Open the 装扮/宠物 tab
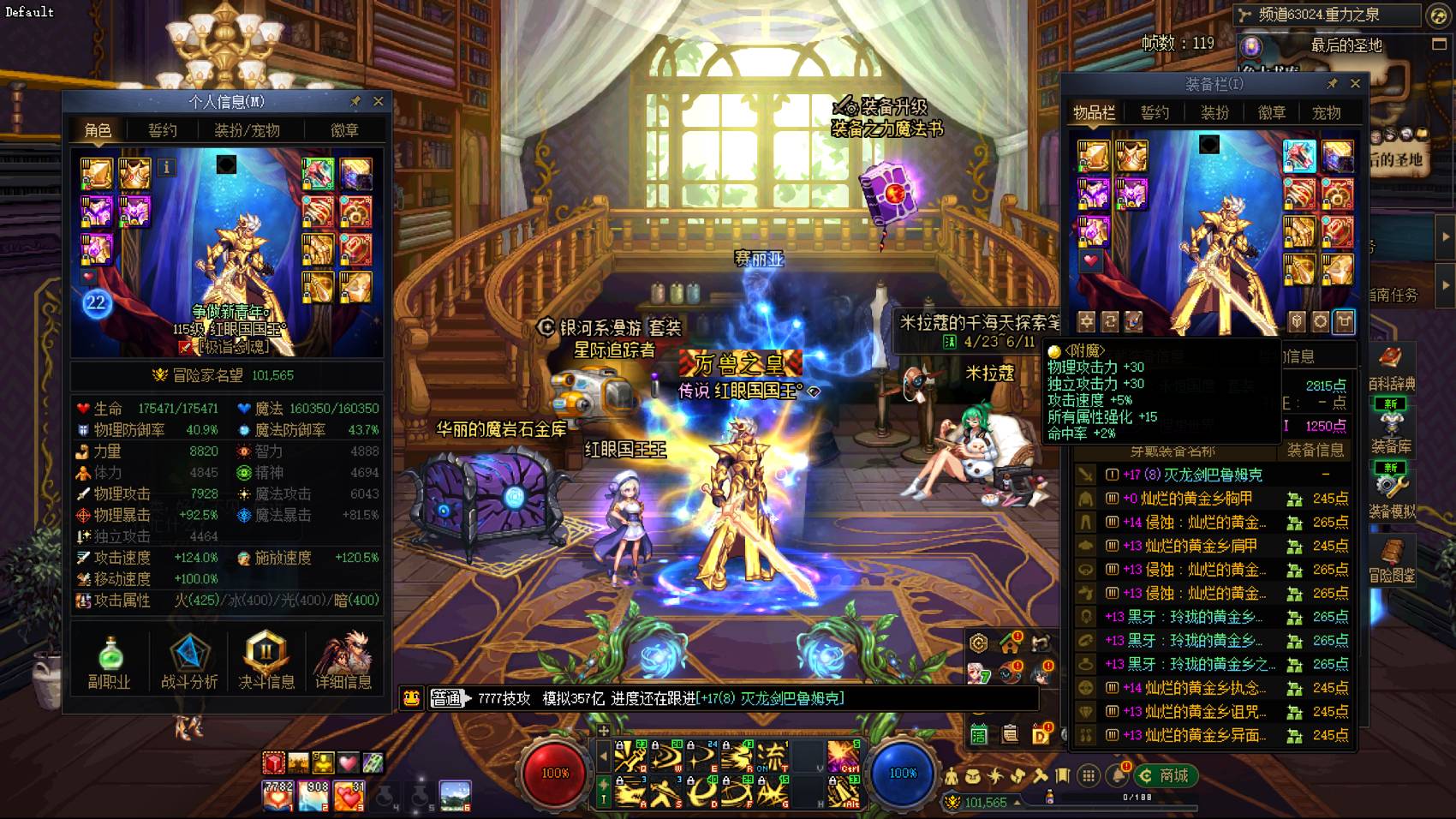 click(x=247, y=130)
